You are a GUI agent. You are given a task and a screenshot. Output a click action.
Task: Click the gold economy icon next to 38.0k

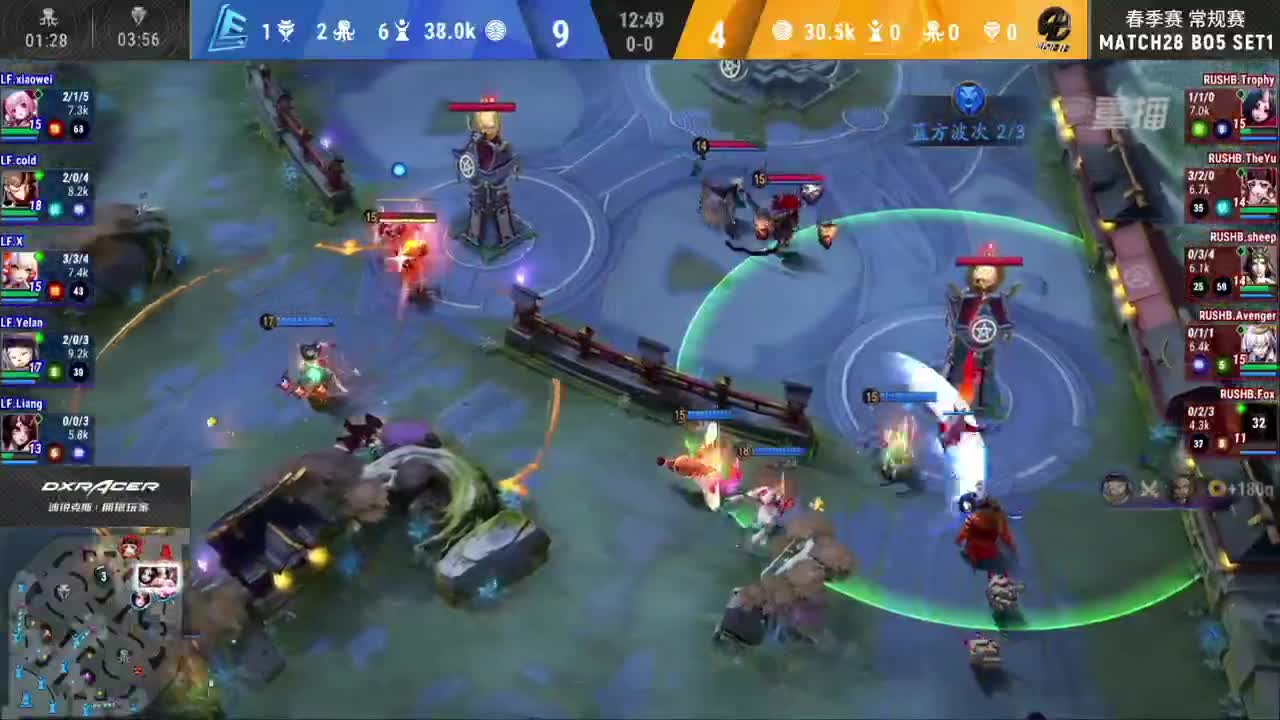pyautogui.click(x=495, y=30)
